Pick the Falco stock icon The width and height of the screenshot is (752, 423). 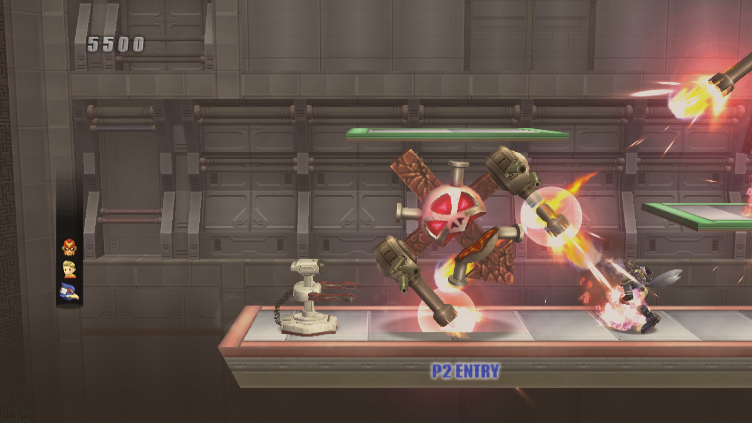69,290
